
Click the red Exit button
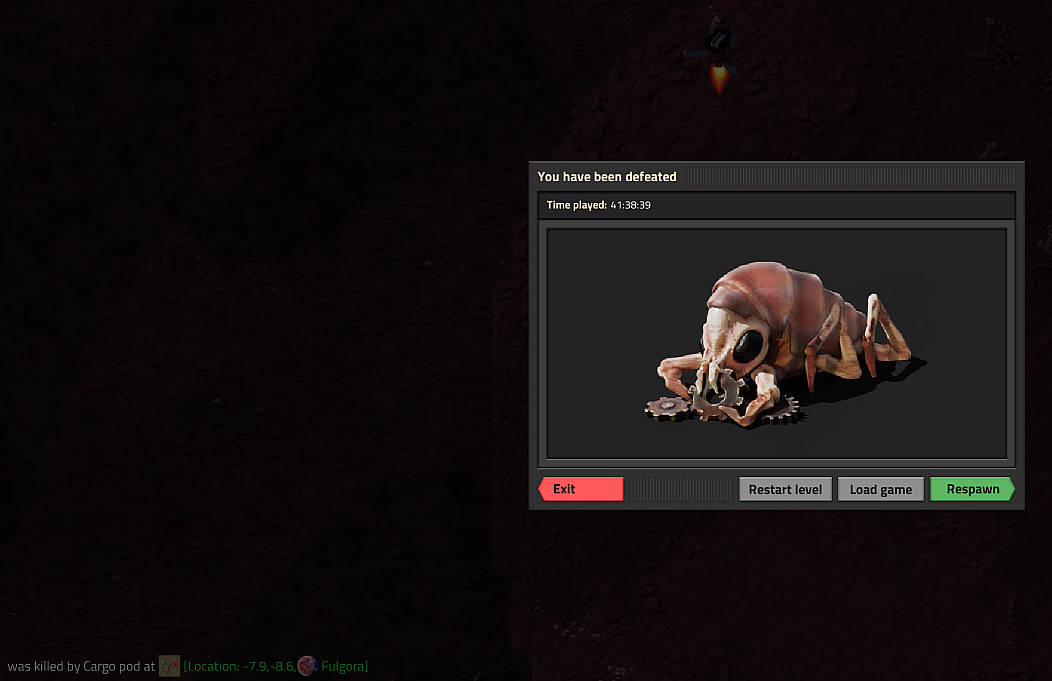pyautogui.click(x=581, y=489)
